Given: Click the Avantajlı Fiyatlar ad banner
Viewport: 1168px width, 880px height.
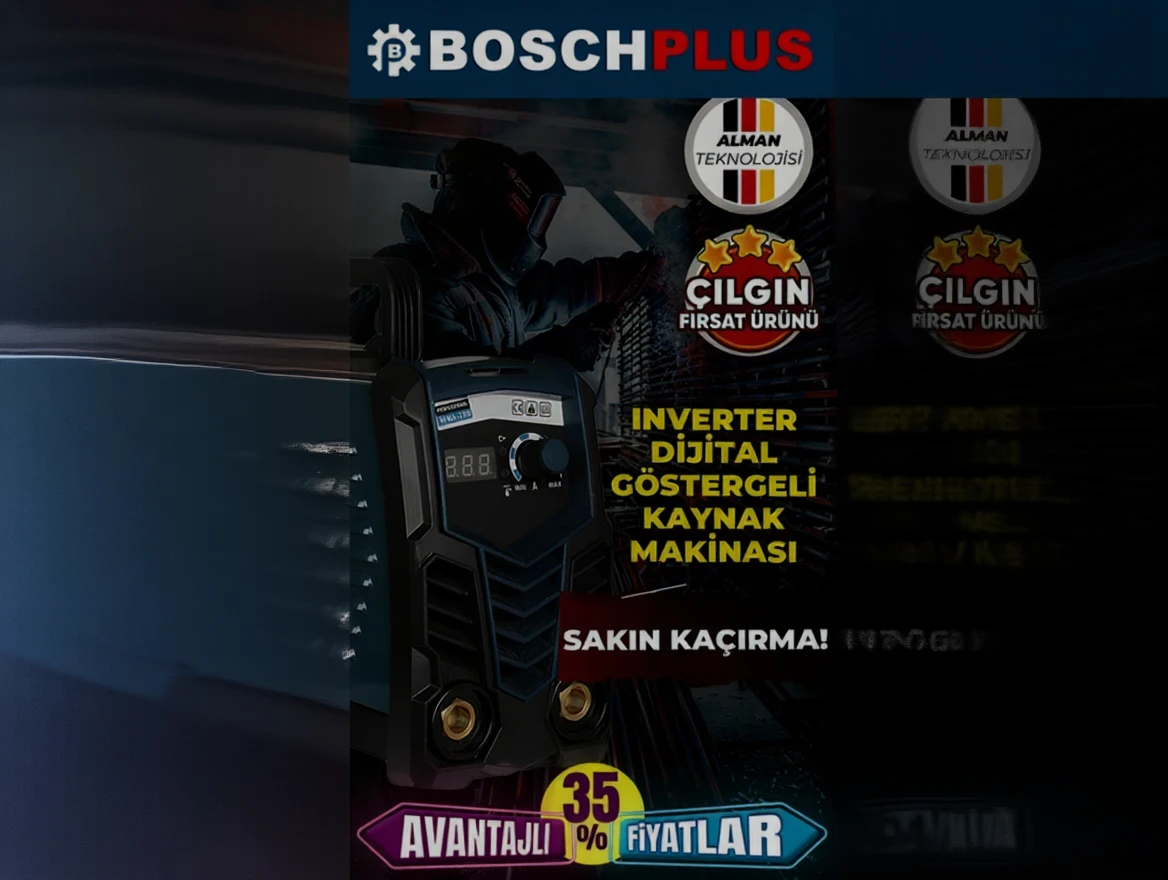Looking at the screenshot, I should coord(591,833).
